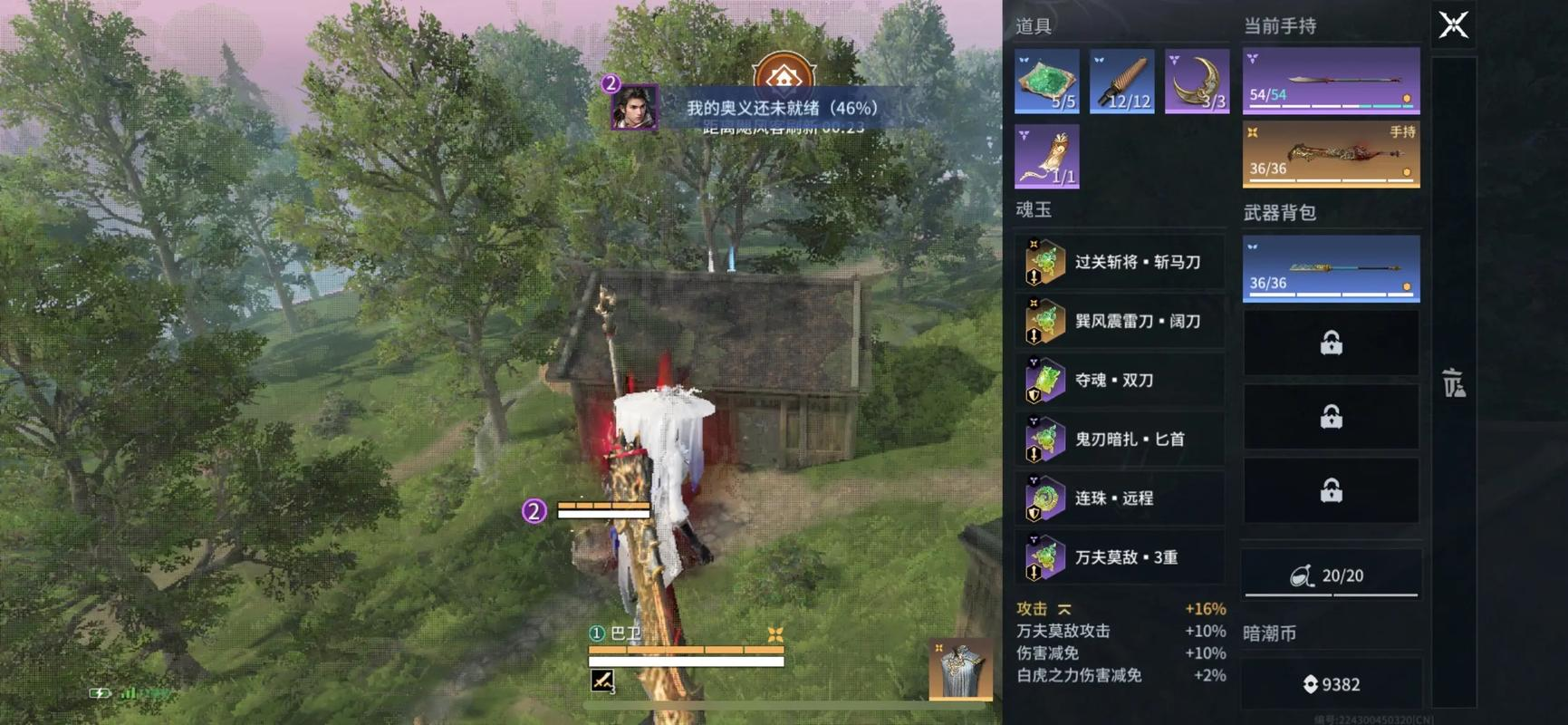Close the inventory panel with the X
Image resolution: width=1568 pixels, height=725 pixels.
coord(1453,24)
